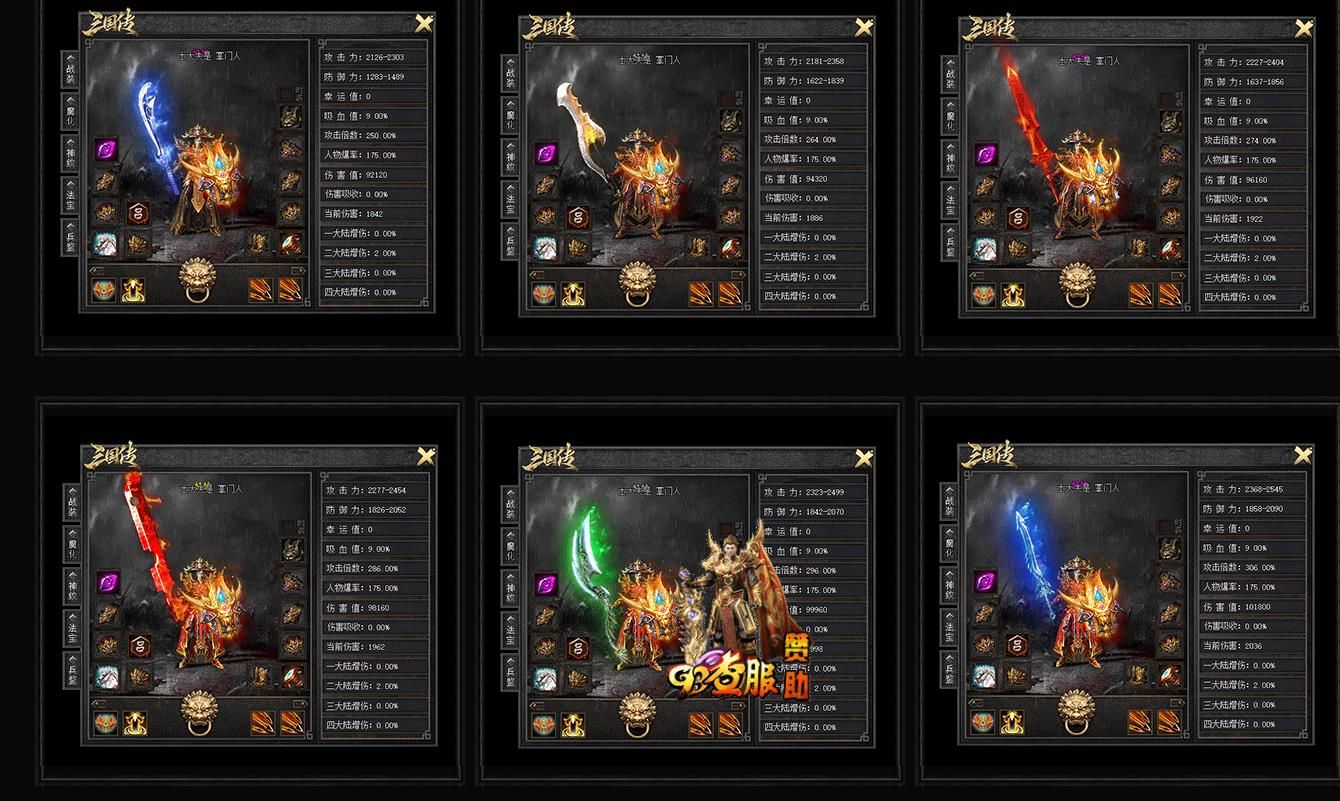1340x801 pixels.
Task: Open 法宝 tab in the attack 2277-2454 panel
Action: tap(70, 625)
